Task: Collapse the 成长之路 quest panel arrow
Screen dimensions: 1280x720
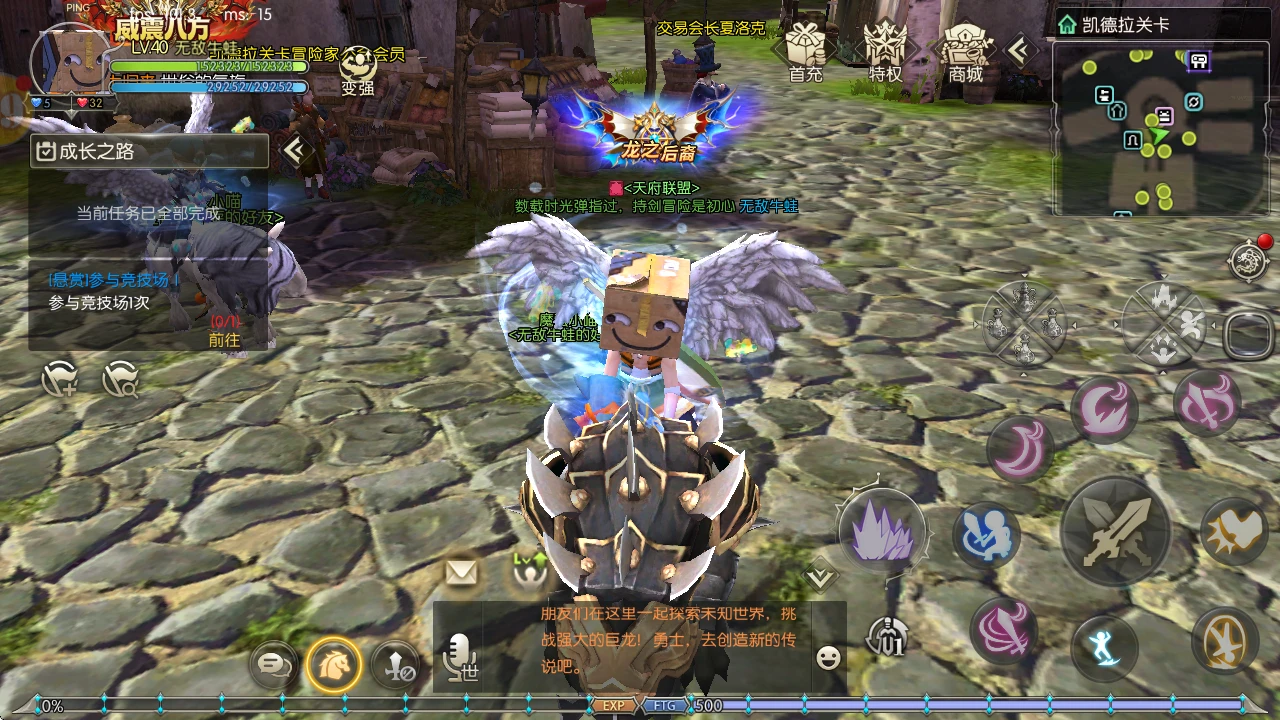Action: click(x=294, y=151)
